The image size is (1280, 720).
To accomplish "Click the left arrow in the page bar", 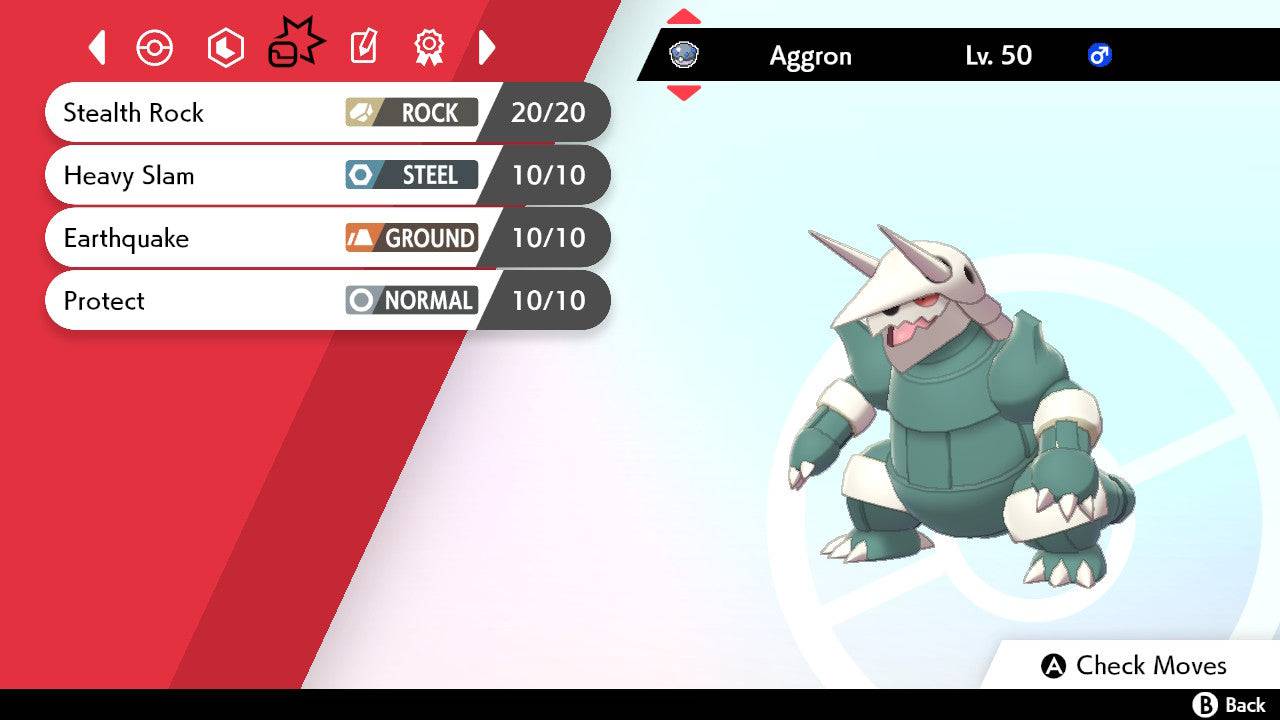I will tap(96, 47).
